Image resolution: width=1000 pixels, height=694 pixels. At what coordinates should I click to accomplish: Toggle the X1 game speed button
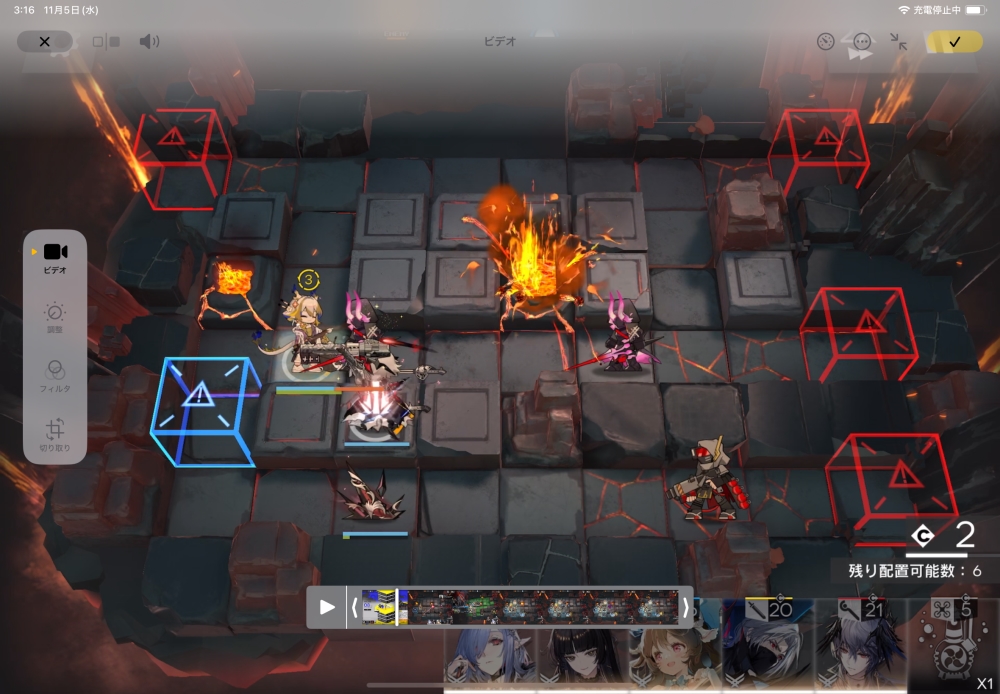pos(985,682)
